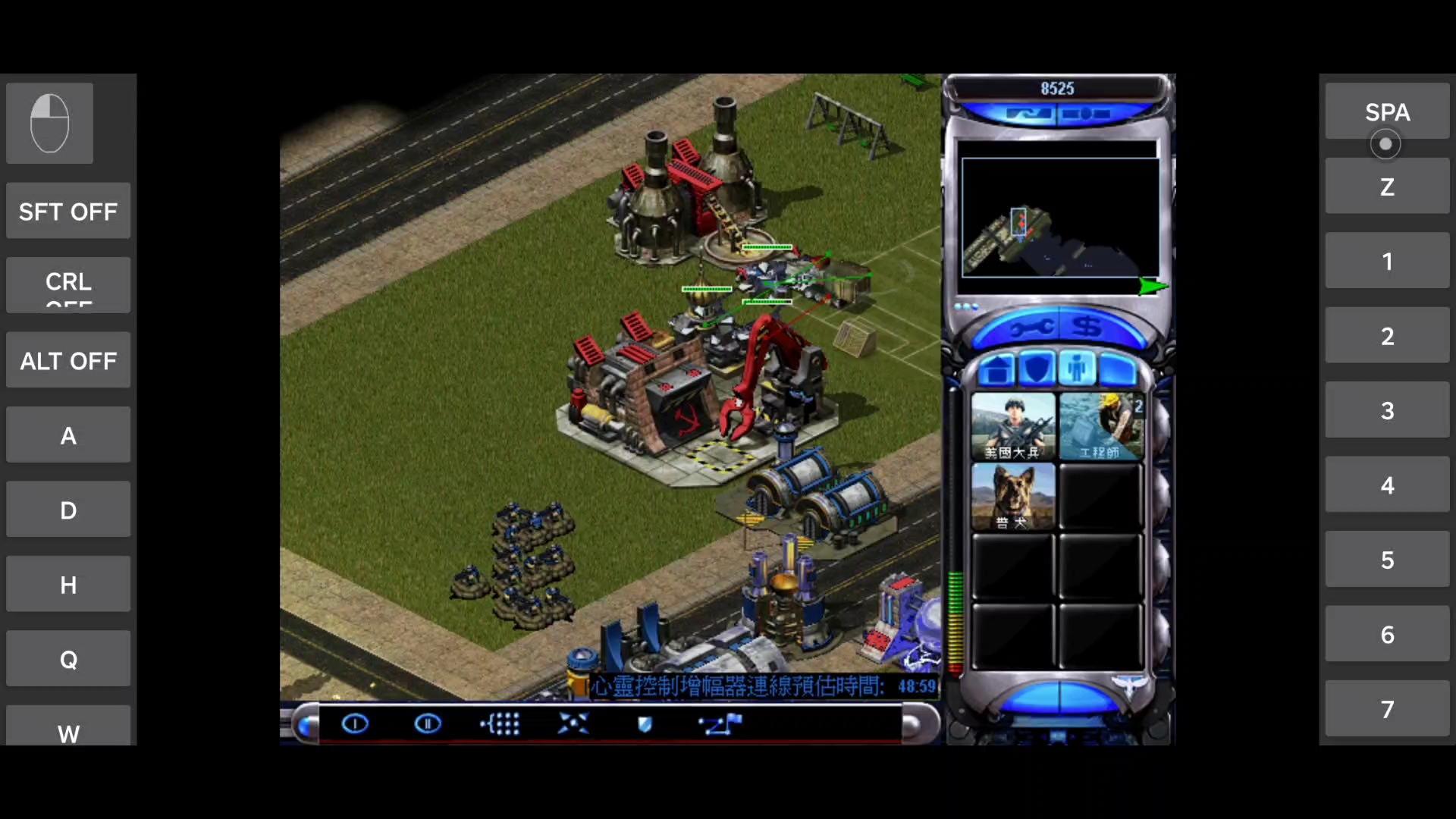
Task: Train an Engineer (工程師)
Action: tap(1100, 425)
